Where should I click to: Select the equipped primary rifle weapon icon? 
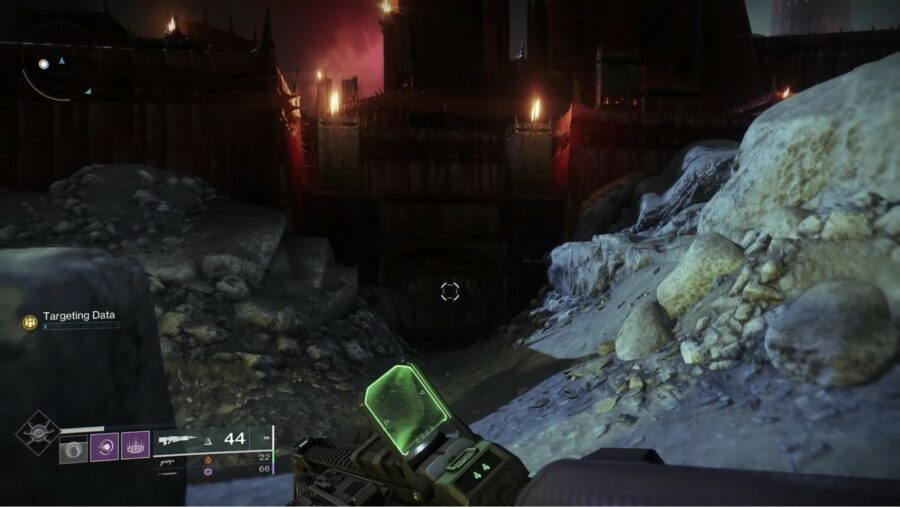point(179,439)
